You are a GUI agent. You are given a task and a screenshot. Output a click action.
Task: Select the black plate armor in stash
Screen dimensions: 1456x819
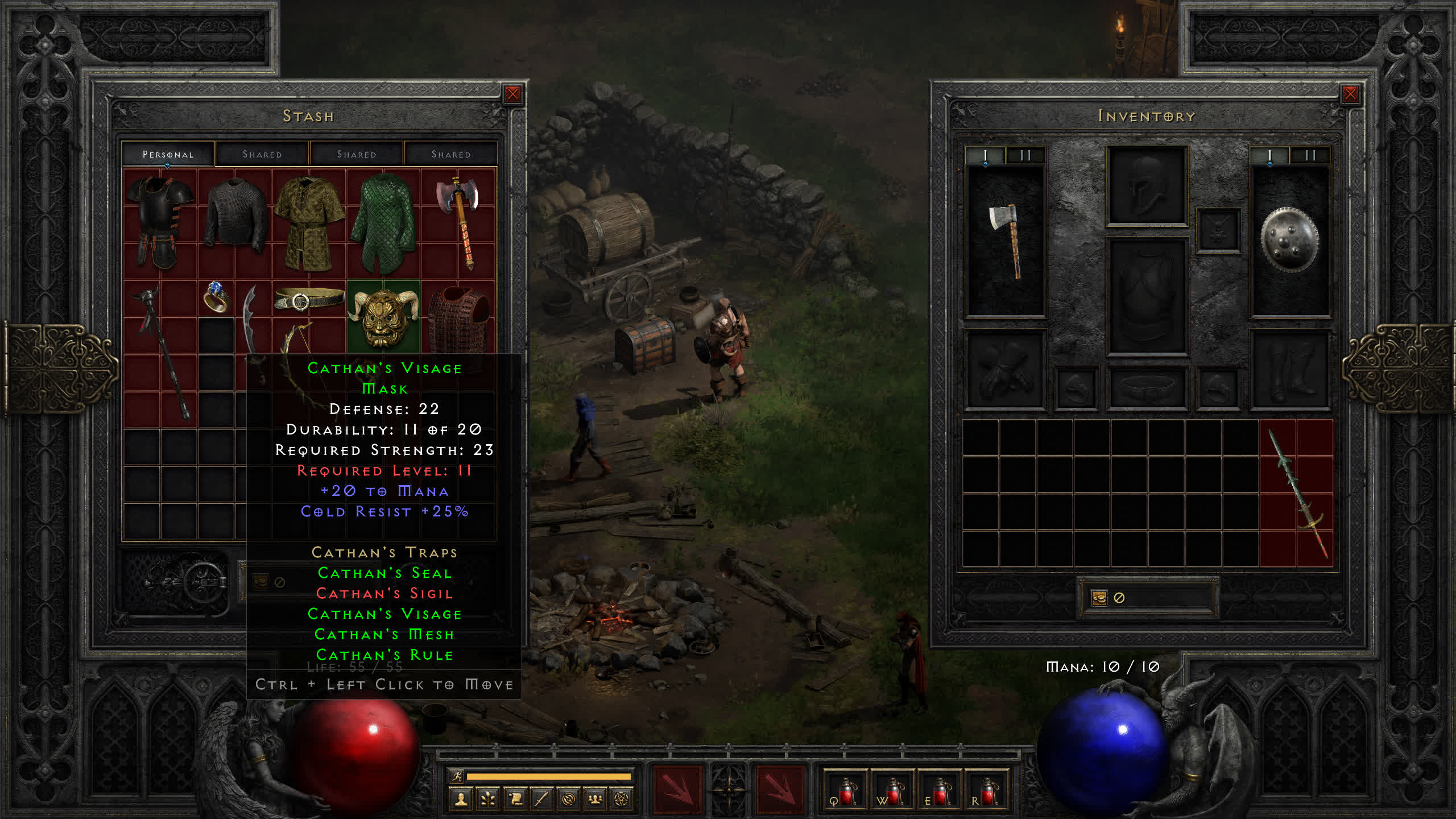tap(160, 222)
